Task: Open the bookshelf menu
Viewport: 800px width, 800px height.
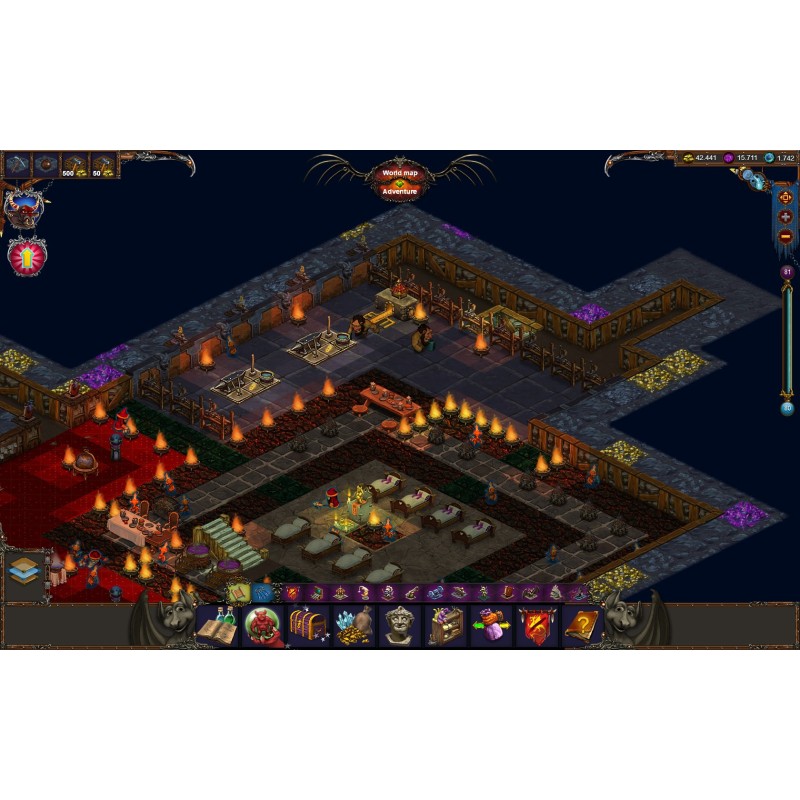Action: pos(446,626)
